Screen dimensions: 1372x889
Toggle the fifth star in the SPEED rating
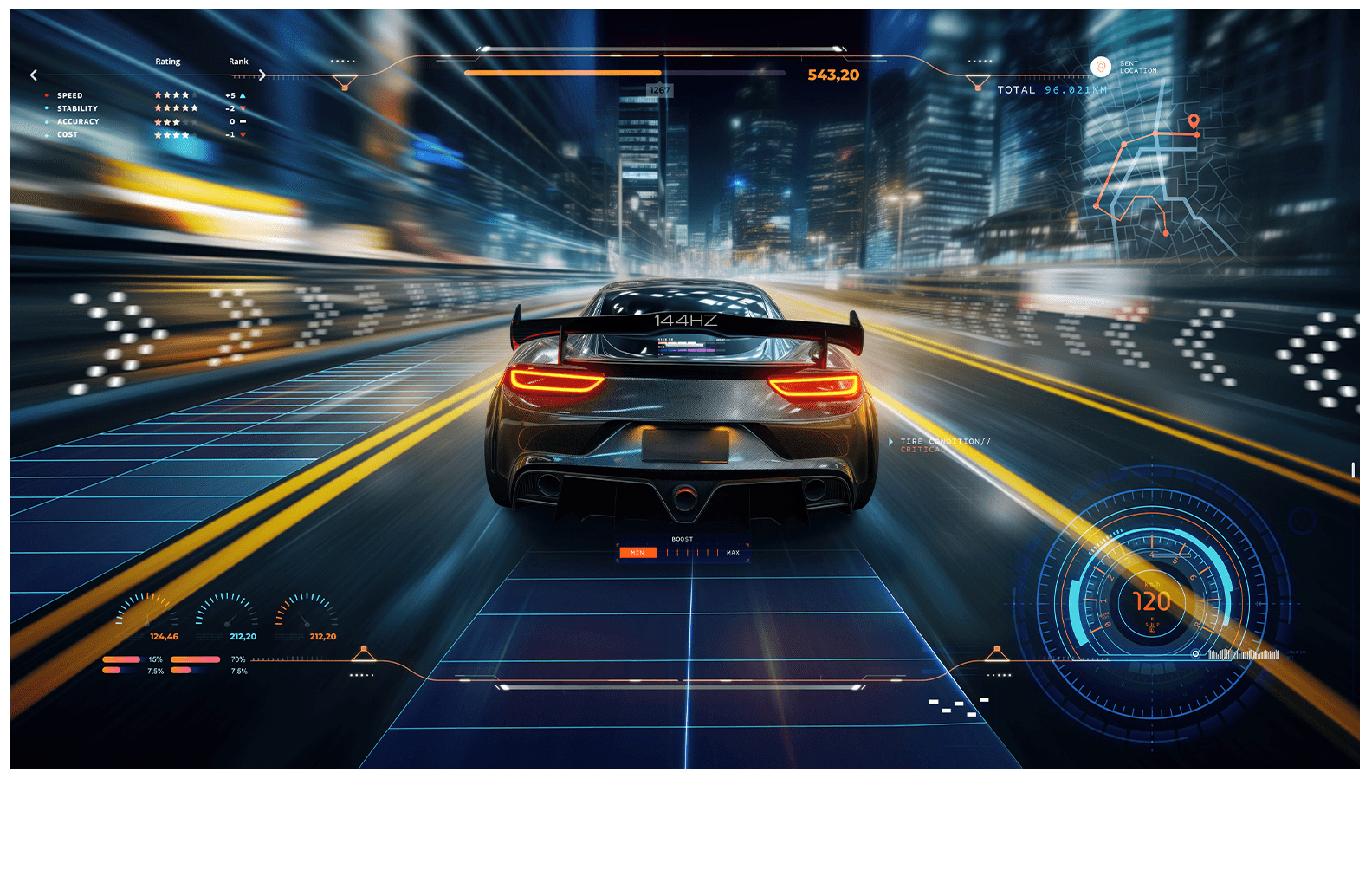tap(194, 95)
